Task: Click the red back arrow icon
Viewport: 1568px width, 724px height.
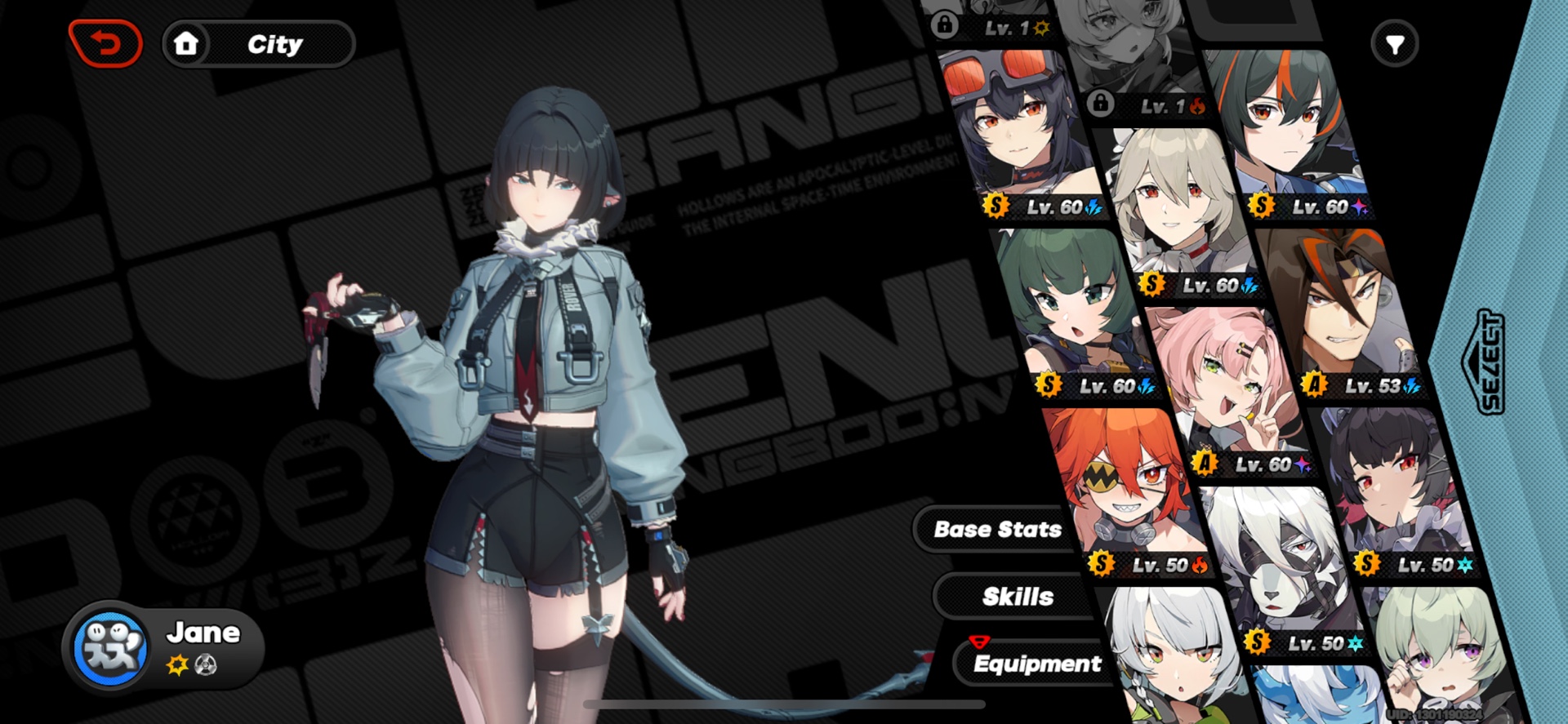Action: 107,42
